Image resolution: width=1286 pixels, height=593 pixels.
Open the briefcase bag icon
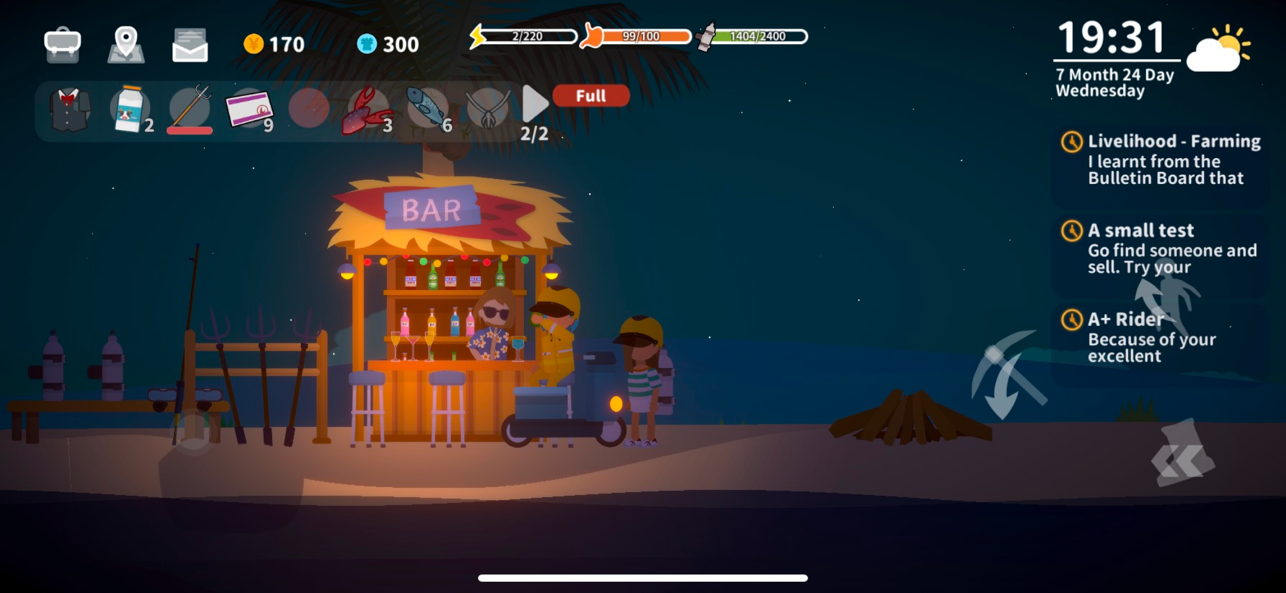62,44
